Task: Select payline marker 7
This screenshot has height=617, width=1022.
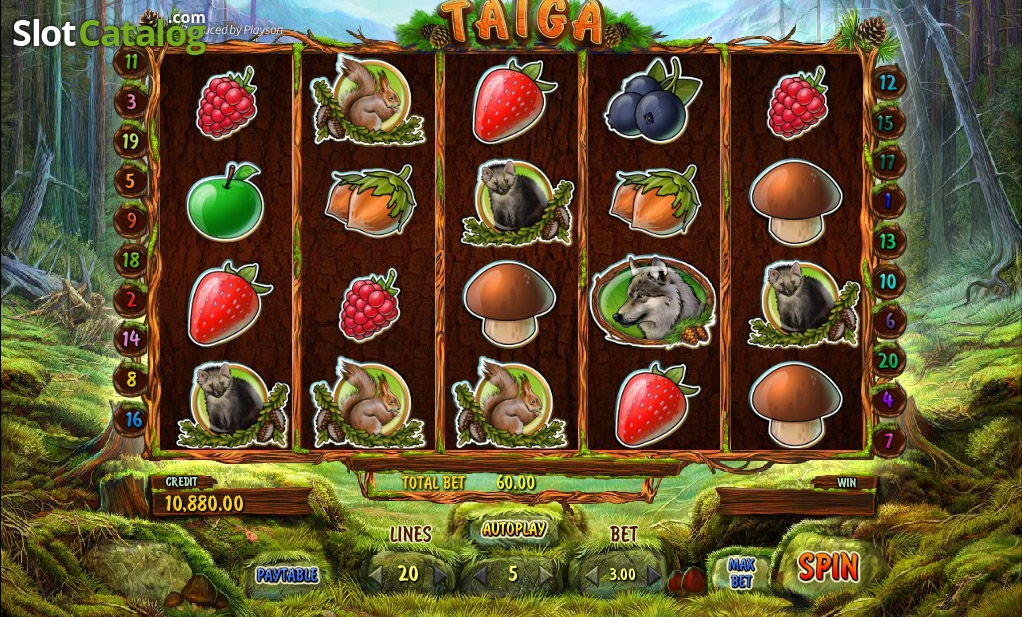Action: [x=887, y=439]
